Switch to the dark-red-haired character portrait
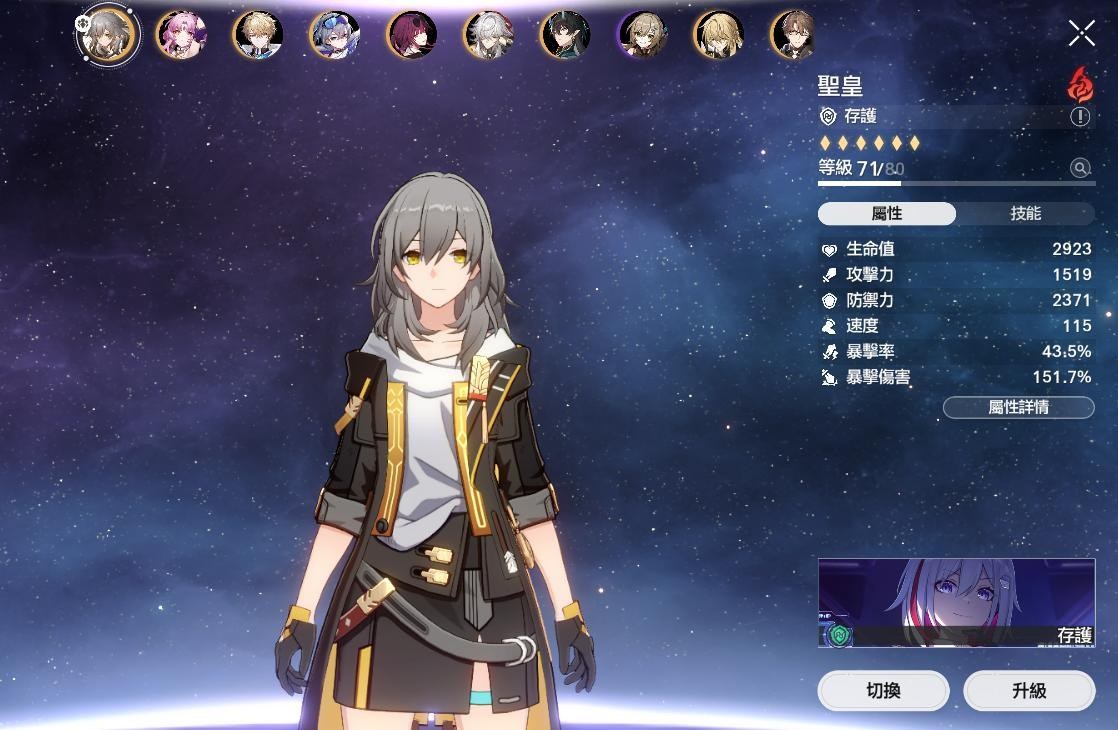 pos(412,35)
